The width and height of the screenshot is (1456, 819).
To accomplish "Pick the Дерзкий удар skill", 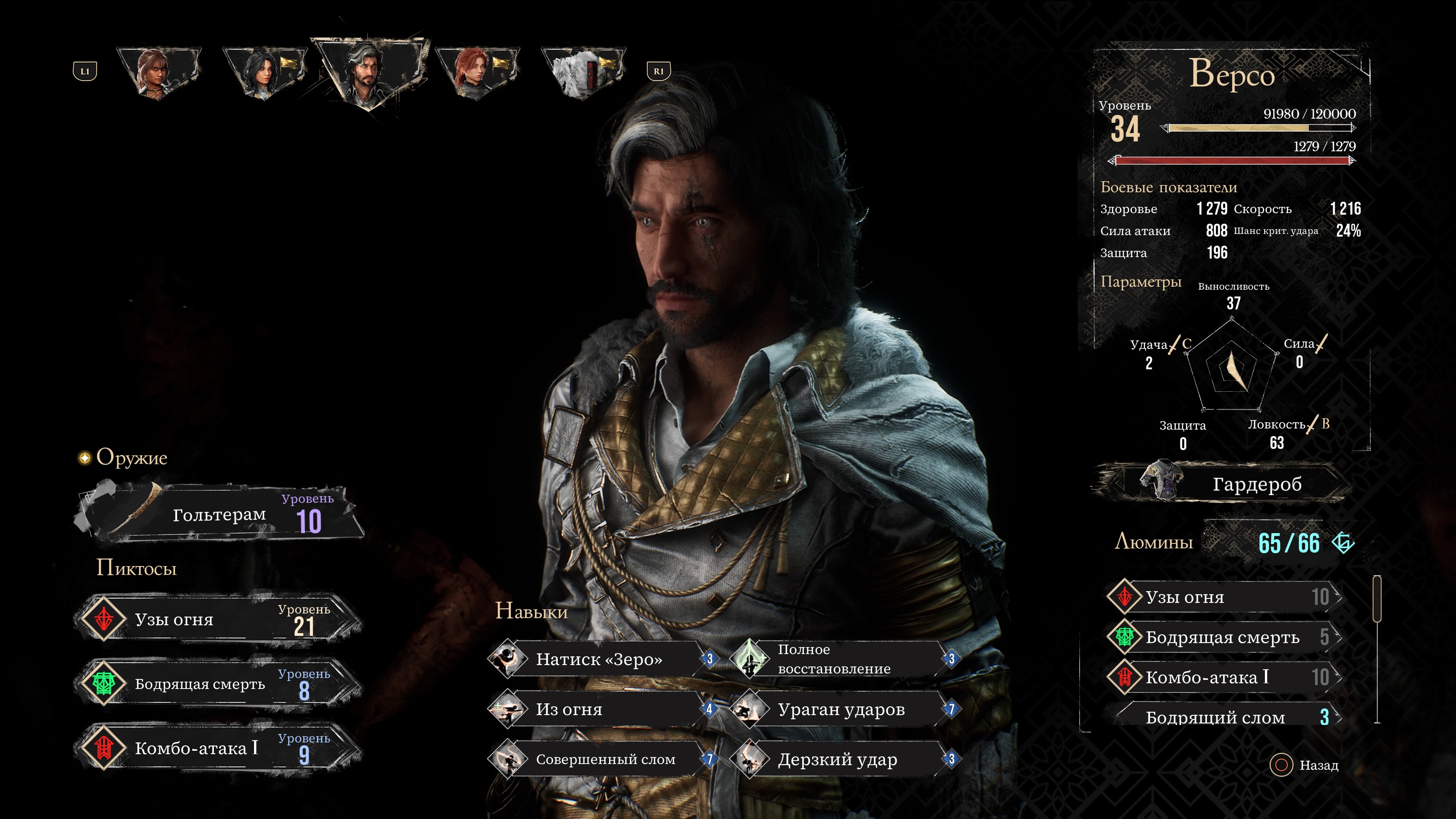I will point(839,759).
